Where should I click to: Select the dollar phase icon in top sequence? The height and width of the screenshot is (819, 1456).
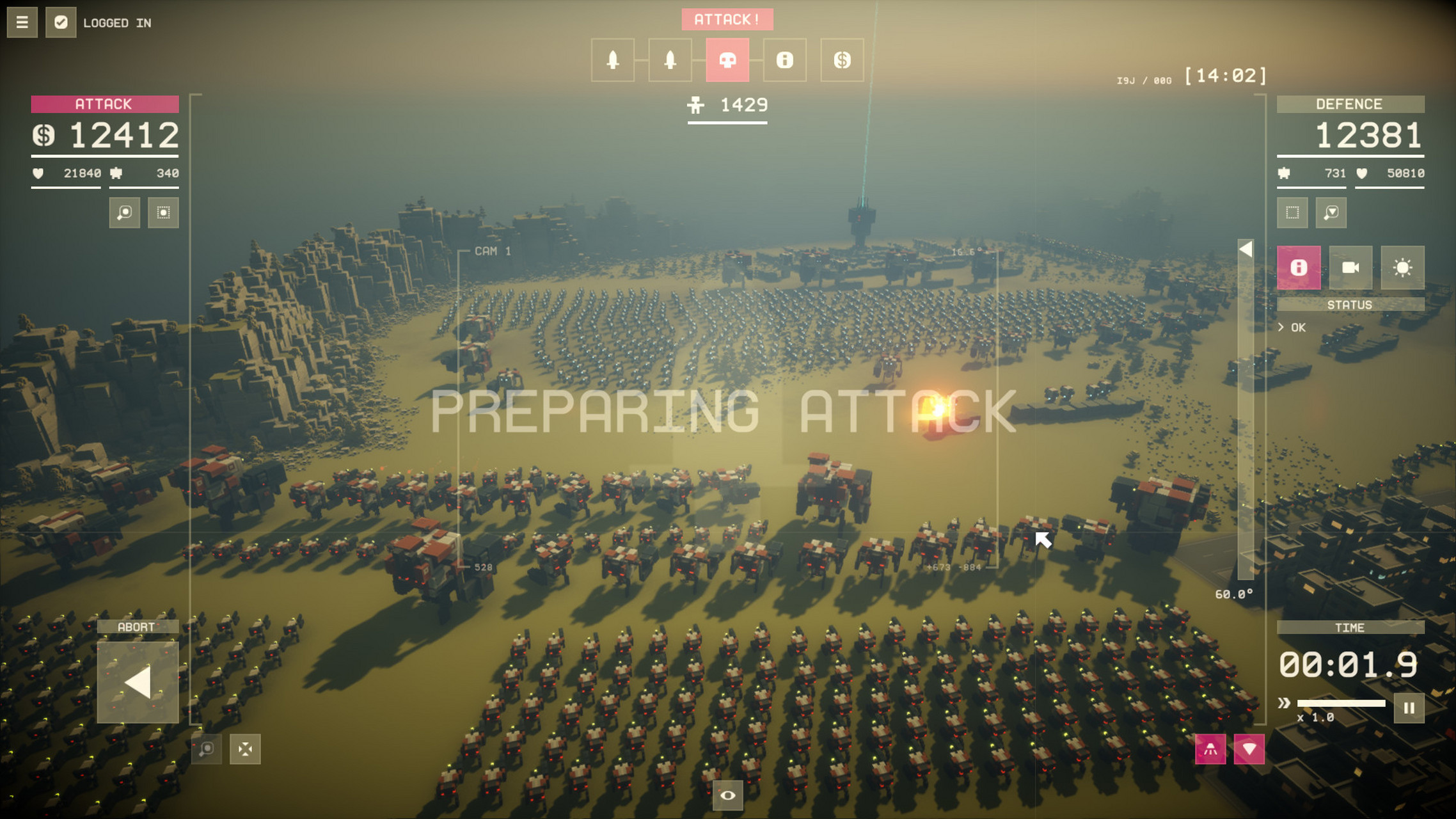click(x=841, y=60)
